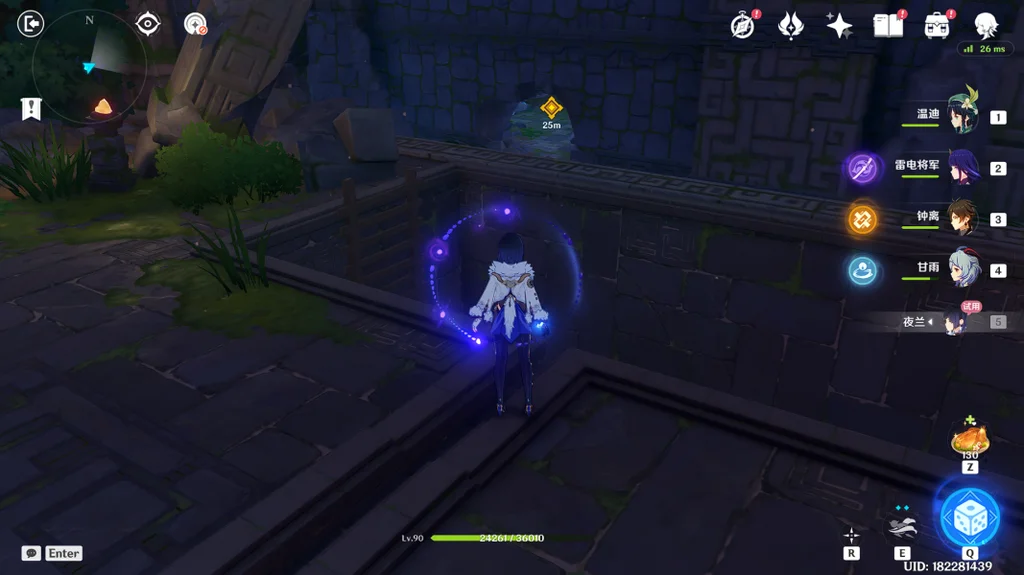Activate the eye-shaped elemental sight icon
1024x575 pixels.
[148, 24]
